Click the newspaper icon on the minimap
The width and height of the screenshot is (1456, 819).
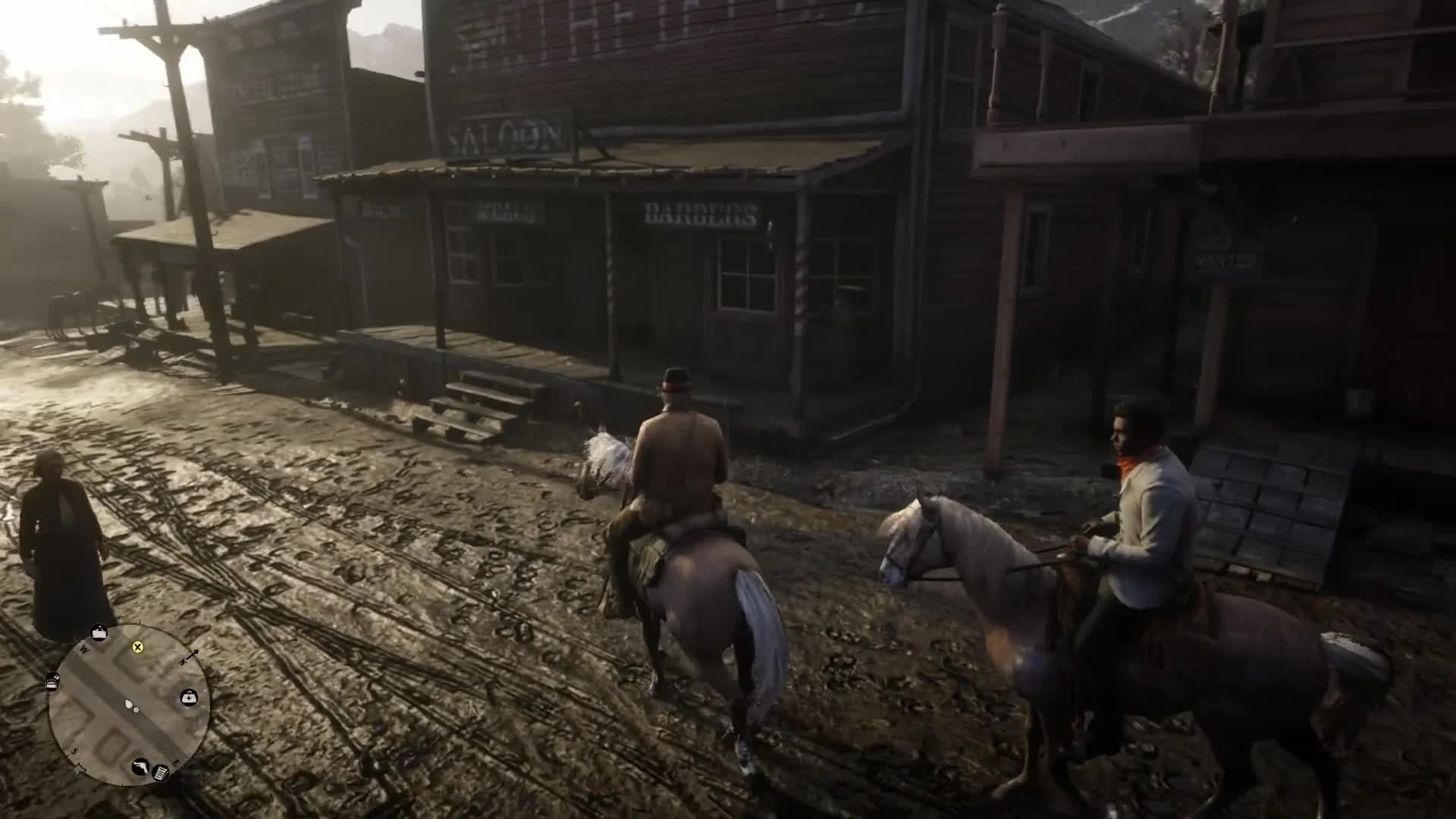[x=160, y=772]
